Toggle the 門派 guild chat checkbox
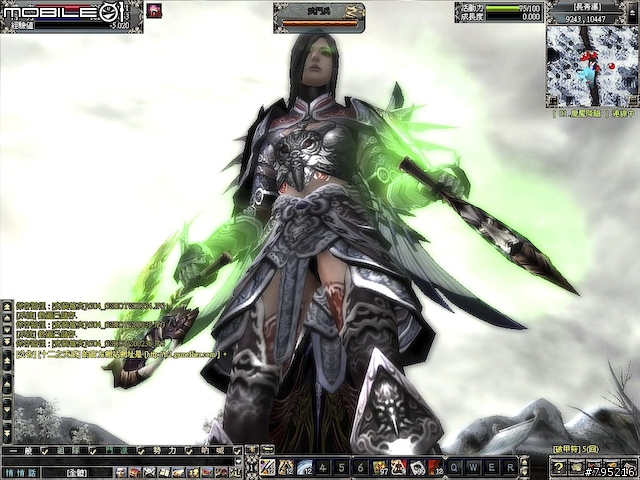 click(140, 452)
